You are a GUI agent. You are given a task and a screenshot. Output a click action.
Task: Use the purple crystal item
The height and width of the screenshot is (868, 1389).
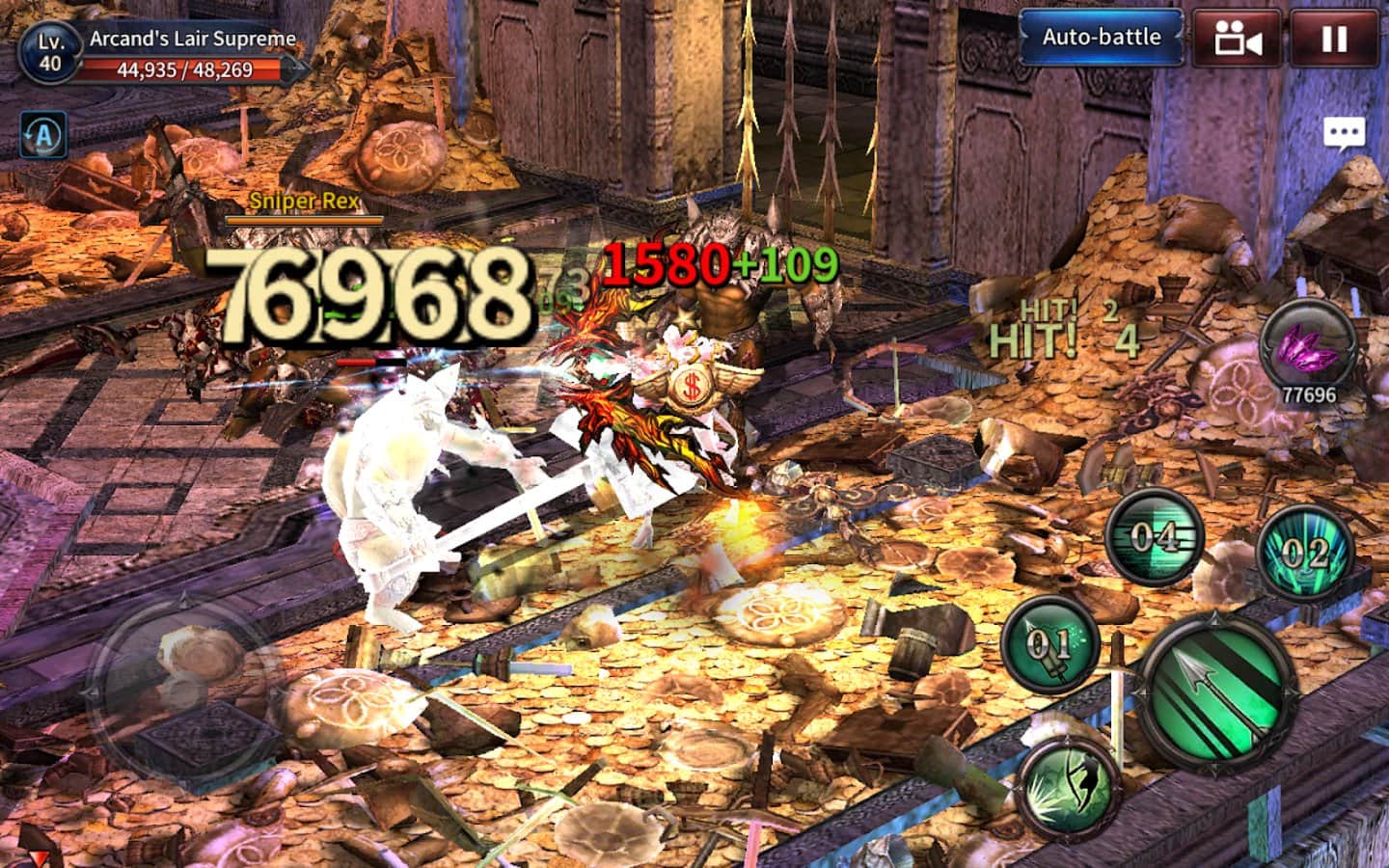[1308, 346]
